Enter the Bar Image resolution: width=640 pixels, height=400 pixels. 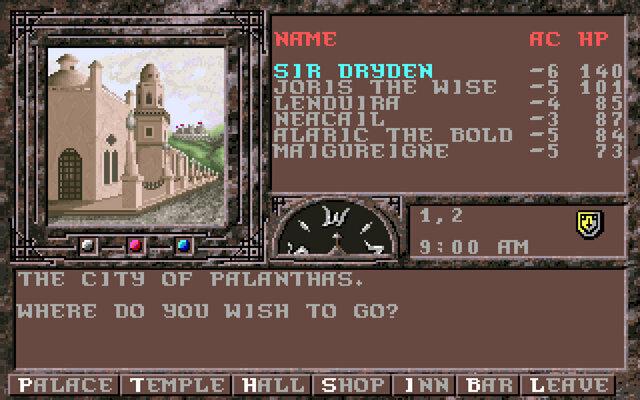[x=489, y=385]
